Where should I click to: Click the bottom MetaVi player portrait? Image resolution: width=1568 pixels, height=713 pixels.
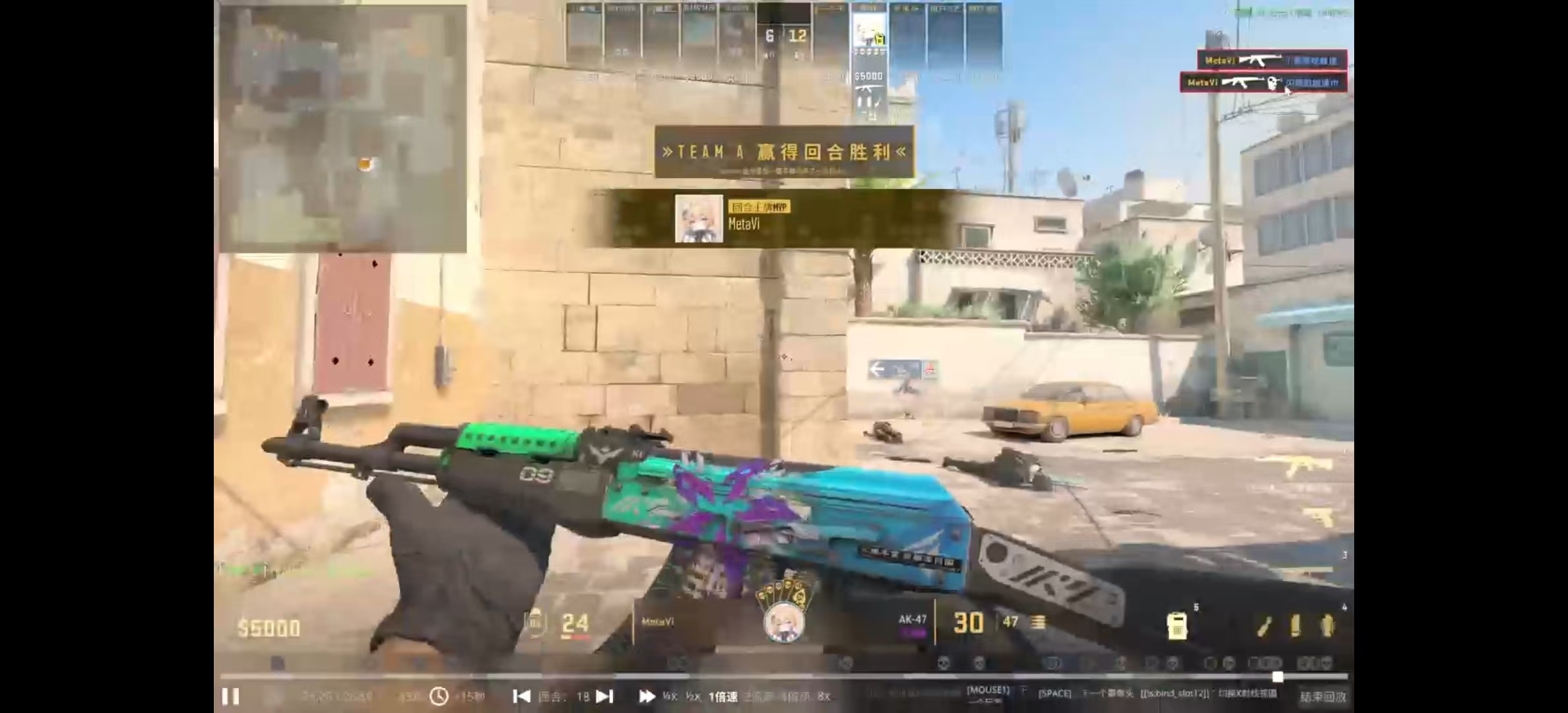[x=784, y=622]
